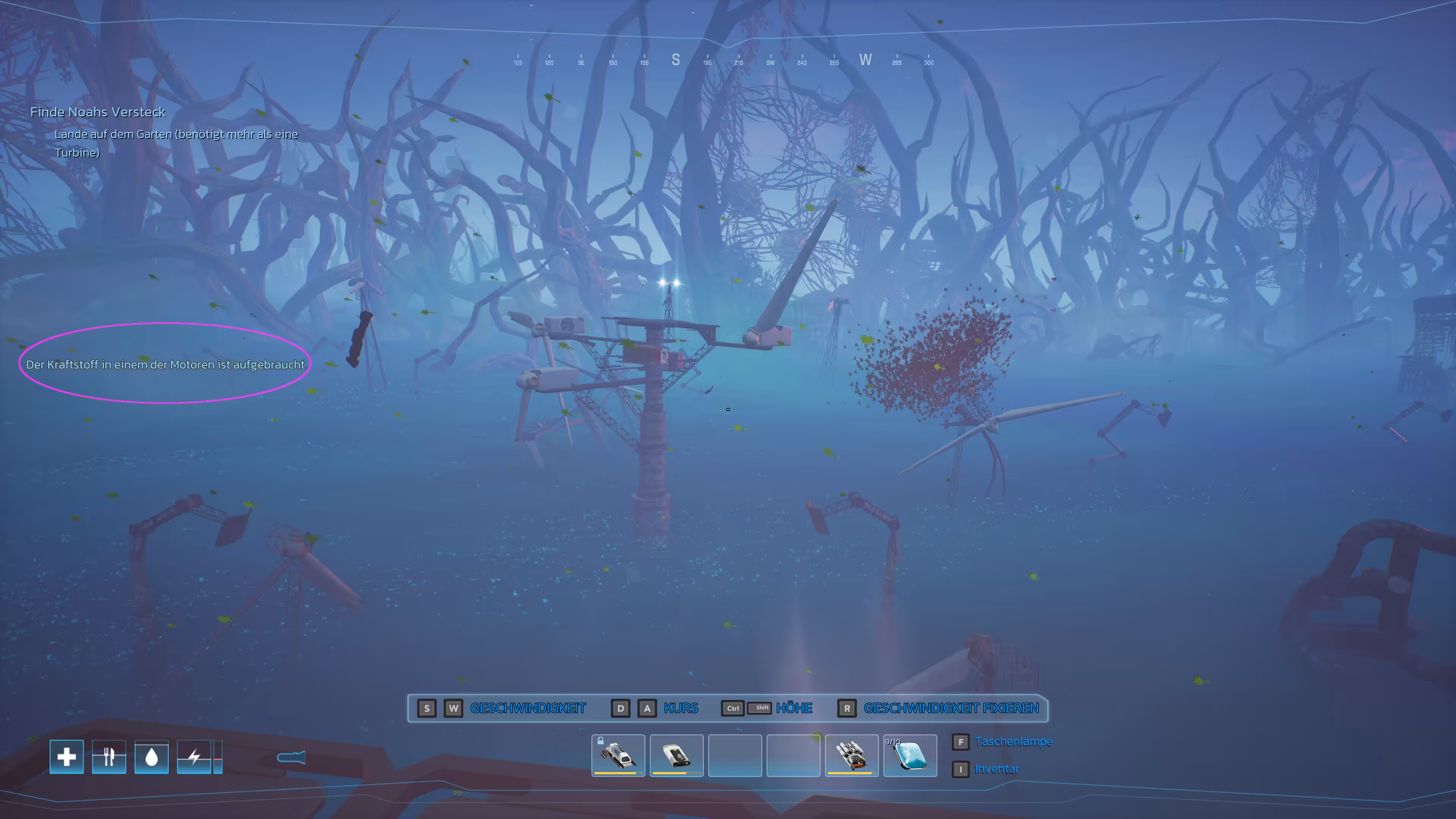Choose the multi-barrel tool hotbar slot
Viewport: 1456px width, 819px height.
click(x=851, y=755)
